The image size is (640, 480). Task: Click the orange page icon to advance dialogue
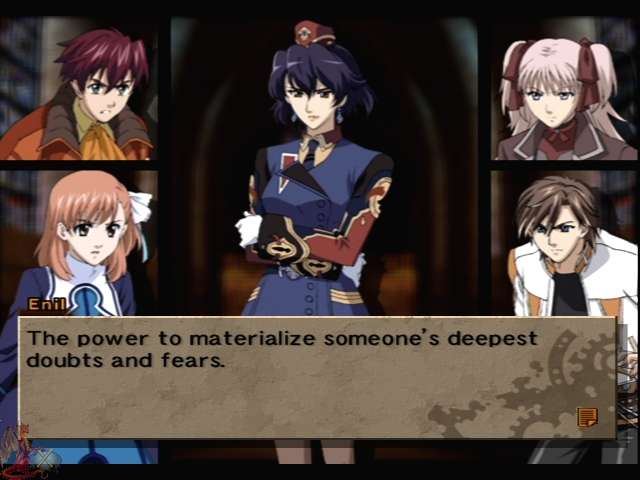(587, 416)
